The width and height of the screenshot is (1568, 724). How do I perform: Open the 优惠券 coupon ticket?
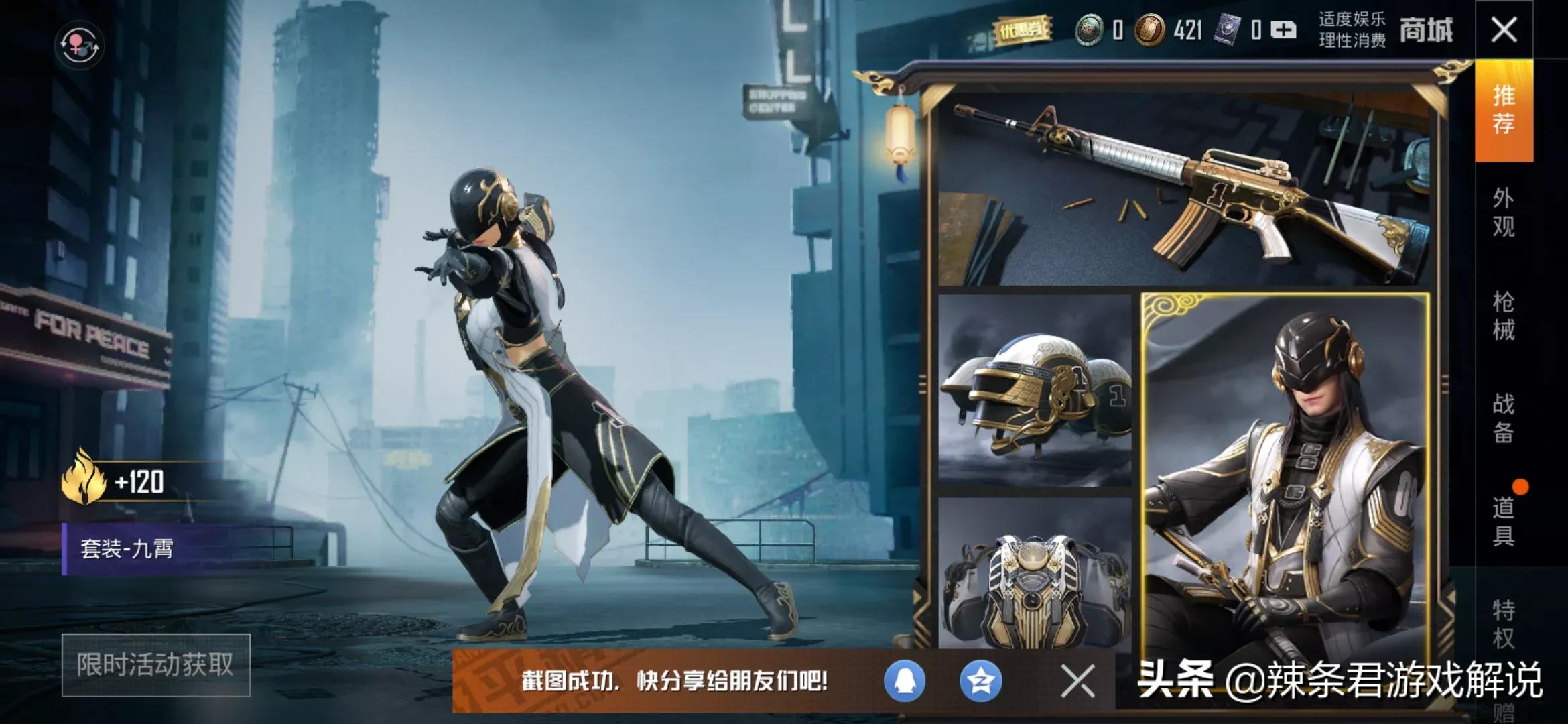1021,30
